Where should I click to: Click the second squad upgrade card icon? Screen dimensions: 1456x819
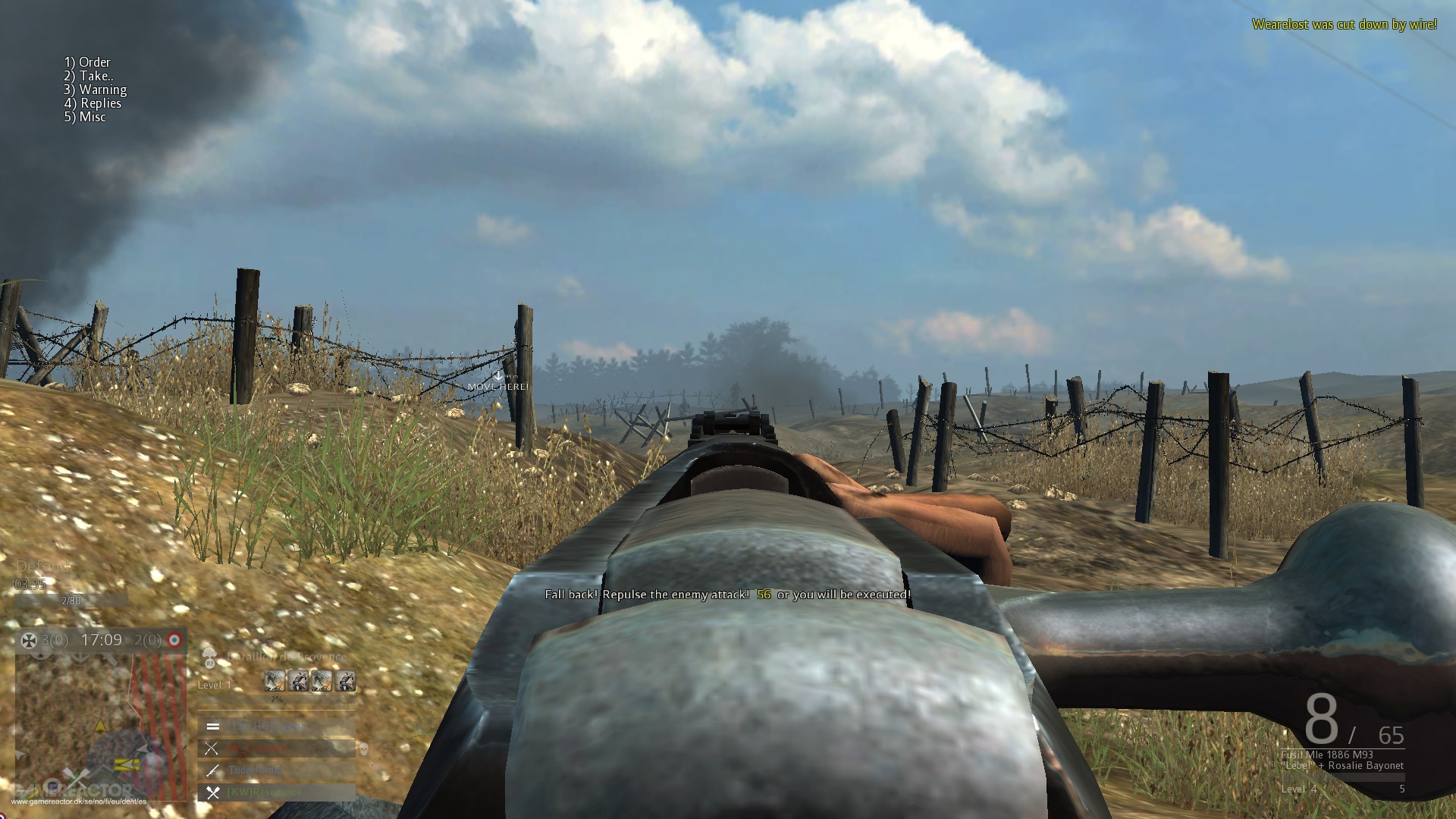point(298,681)
